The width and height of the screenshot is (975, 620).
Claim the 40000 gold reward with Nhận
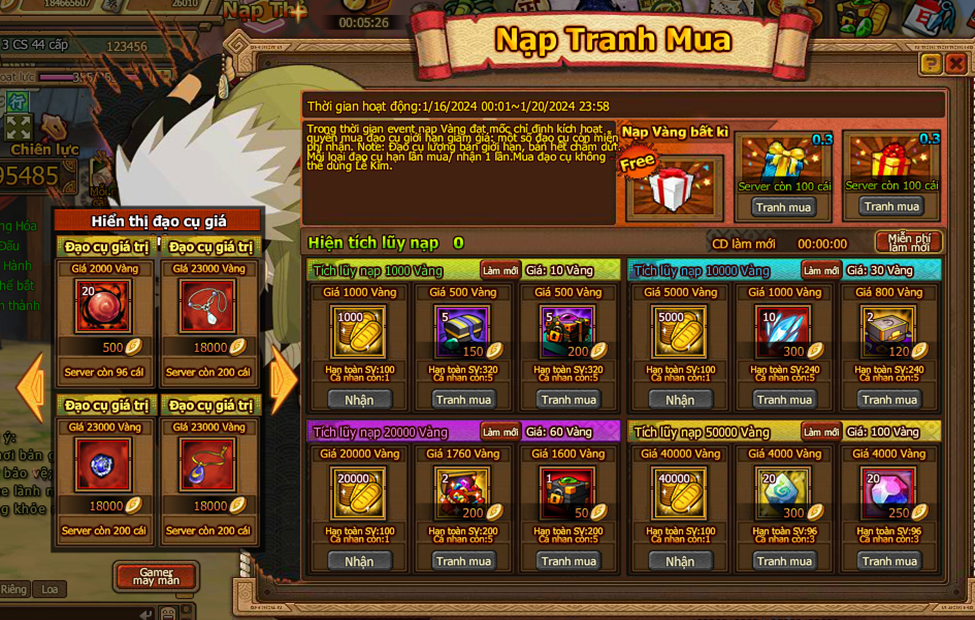680,561
